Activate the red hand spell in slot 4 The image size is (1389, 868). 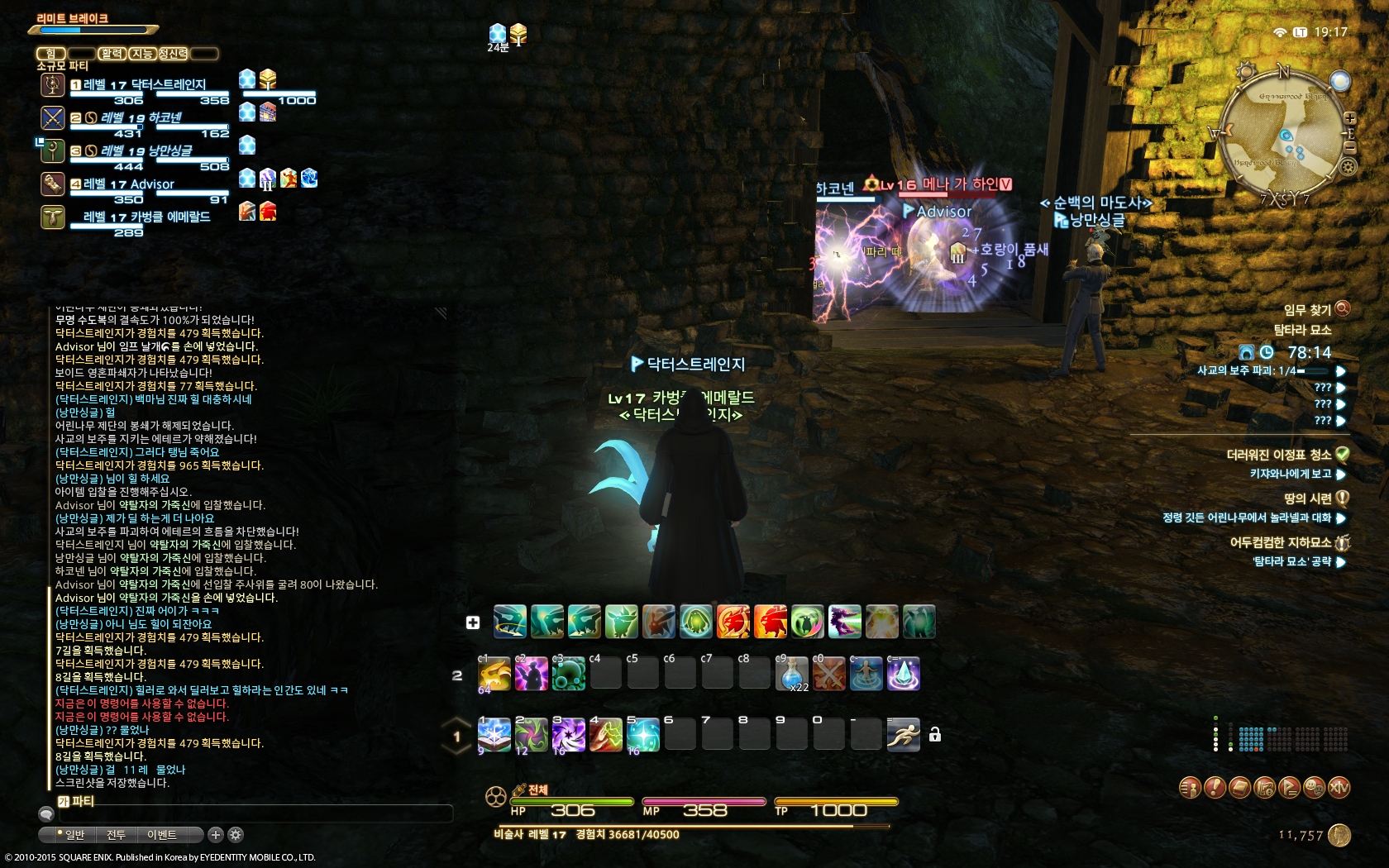[x=606, y=735]
